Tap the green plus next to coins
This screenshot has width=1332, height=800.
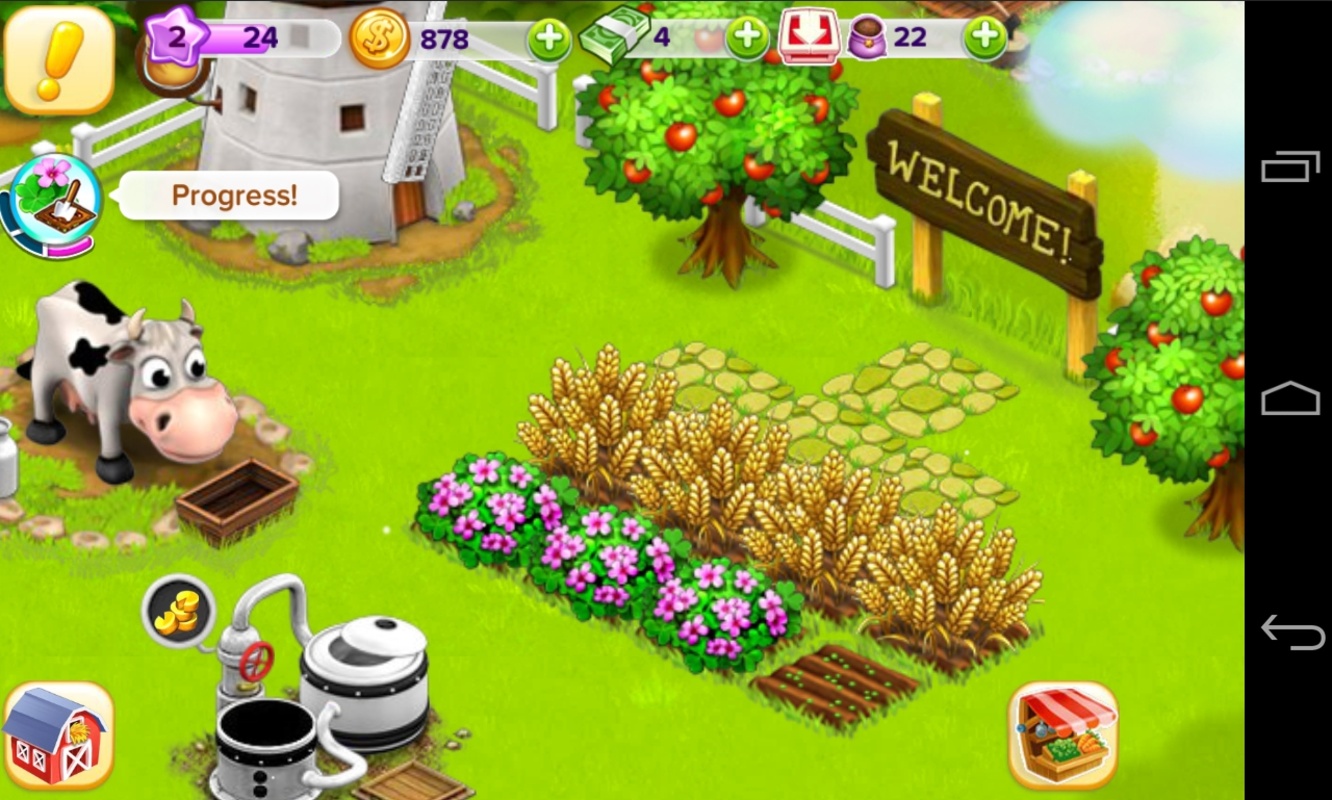[549, 41]
